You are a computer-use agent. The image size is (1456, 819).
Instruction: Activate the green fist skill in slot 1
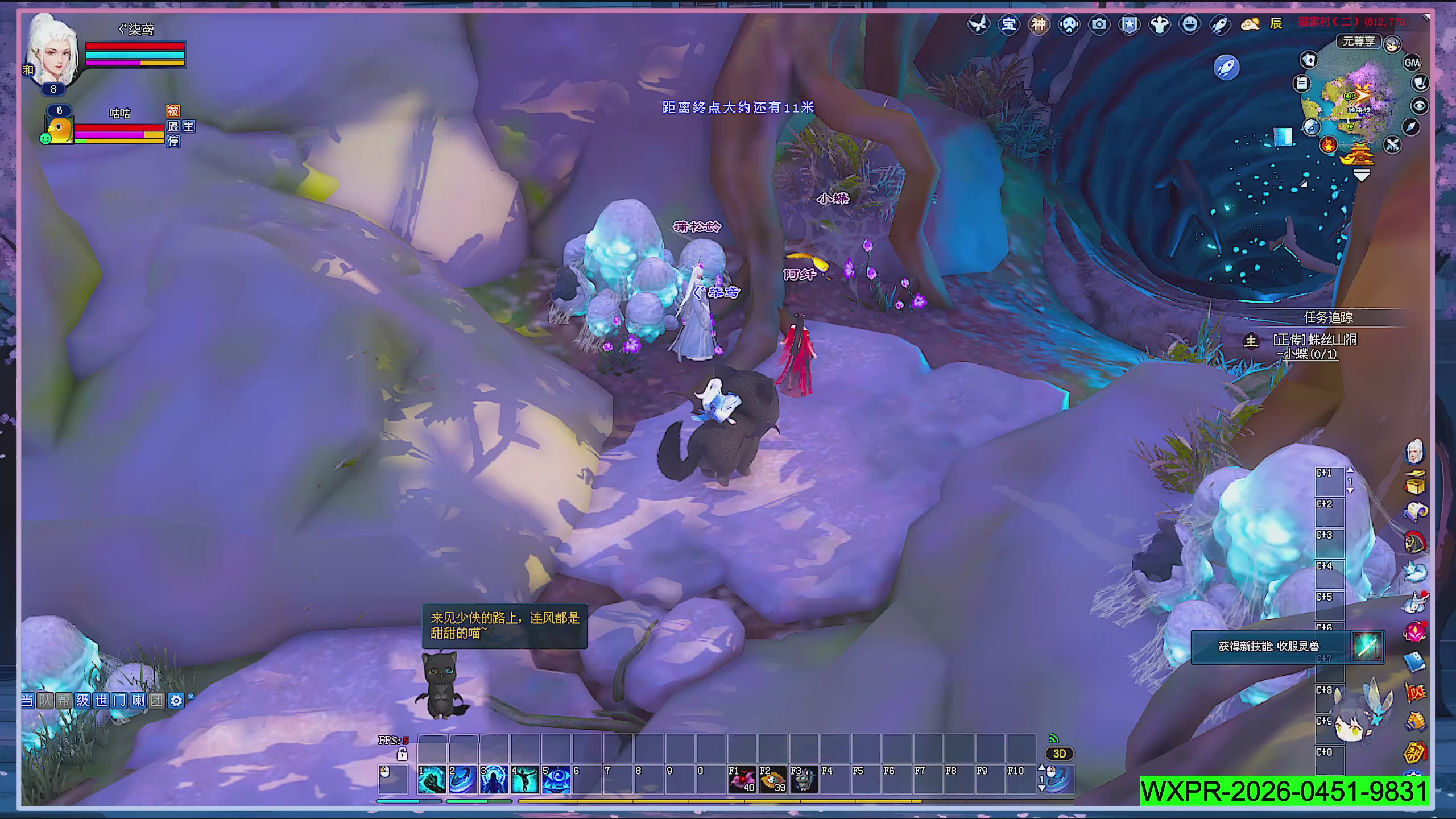(x=431, y=779)
